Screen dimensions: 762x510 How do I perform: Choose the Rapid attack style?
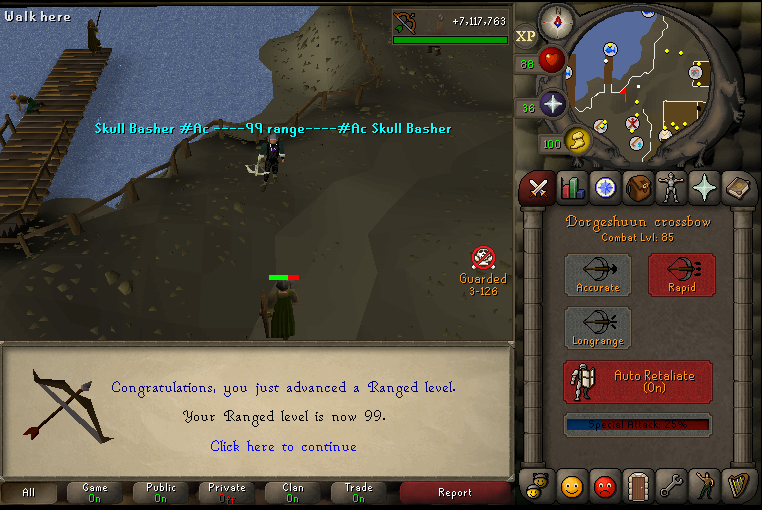(x=681, y=274)
